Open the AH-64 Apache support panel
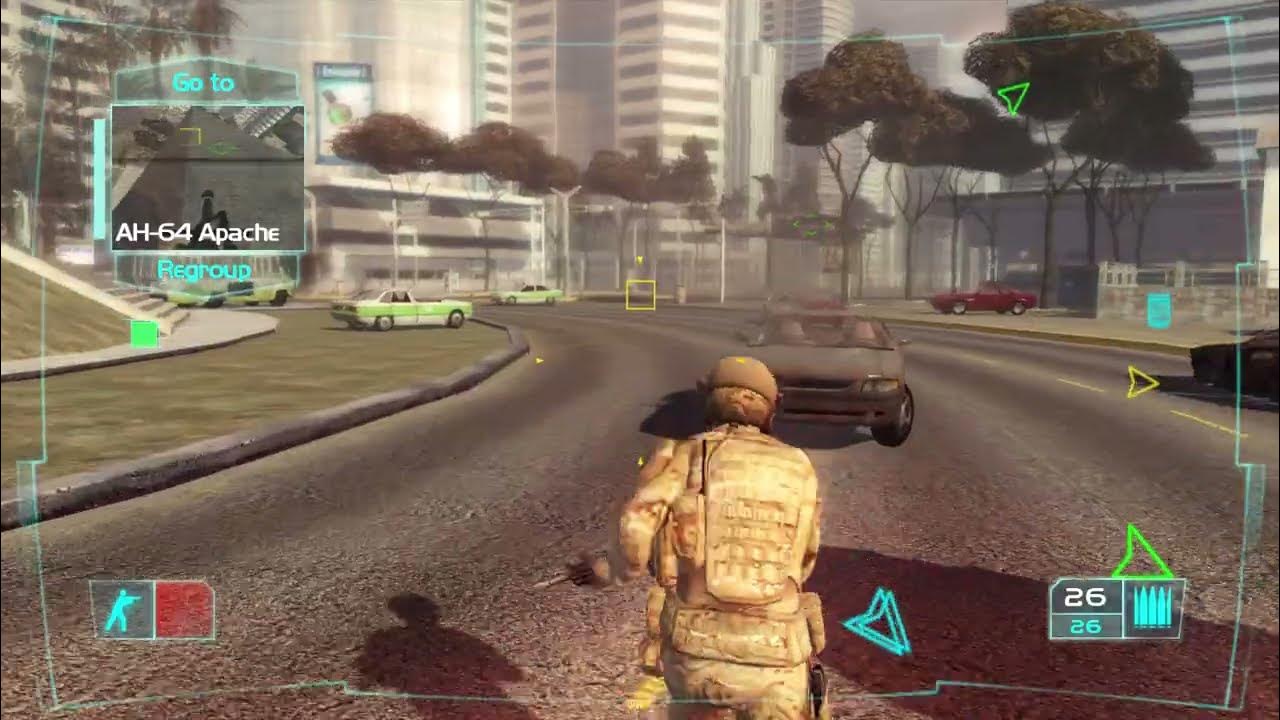Image resolution: width=1280 pixels, height=720 pixels. tap(198, 234)
